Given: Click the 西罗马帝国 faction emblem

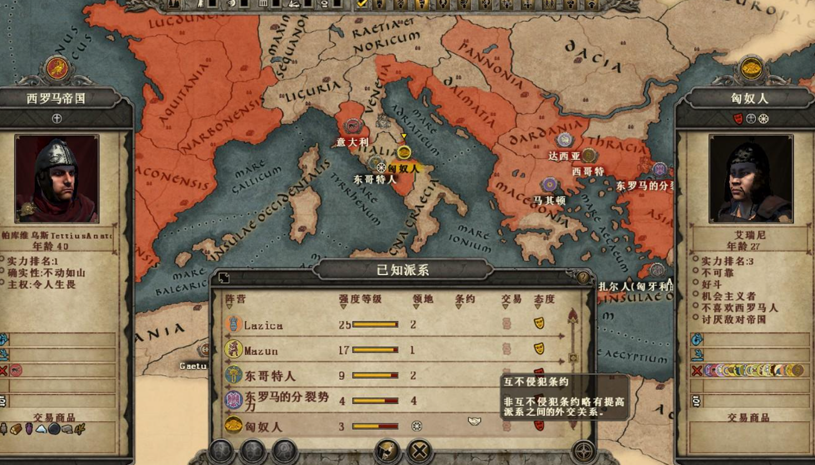Looking at the screenshot, I should pyautogui.click(x=57, y=69).
